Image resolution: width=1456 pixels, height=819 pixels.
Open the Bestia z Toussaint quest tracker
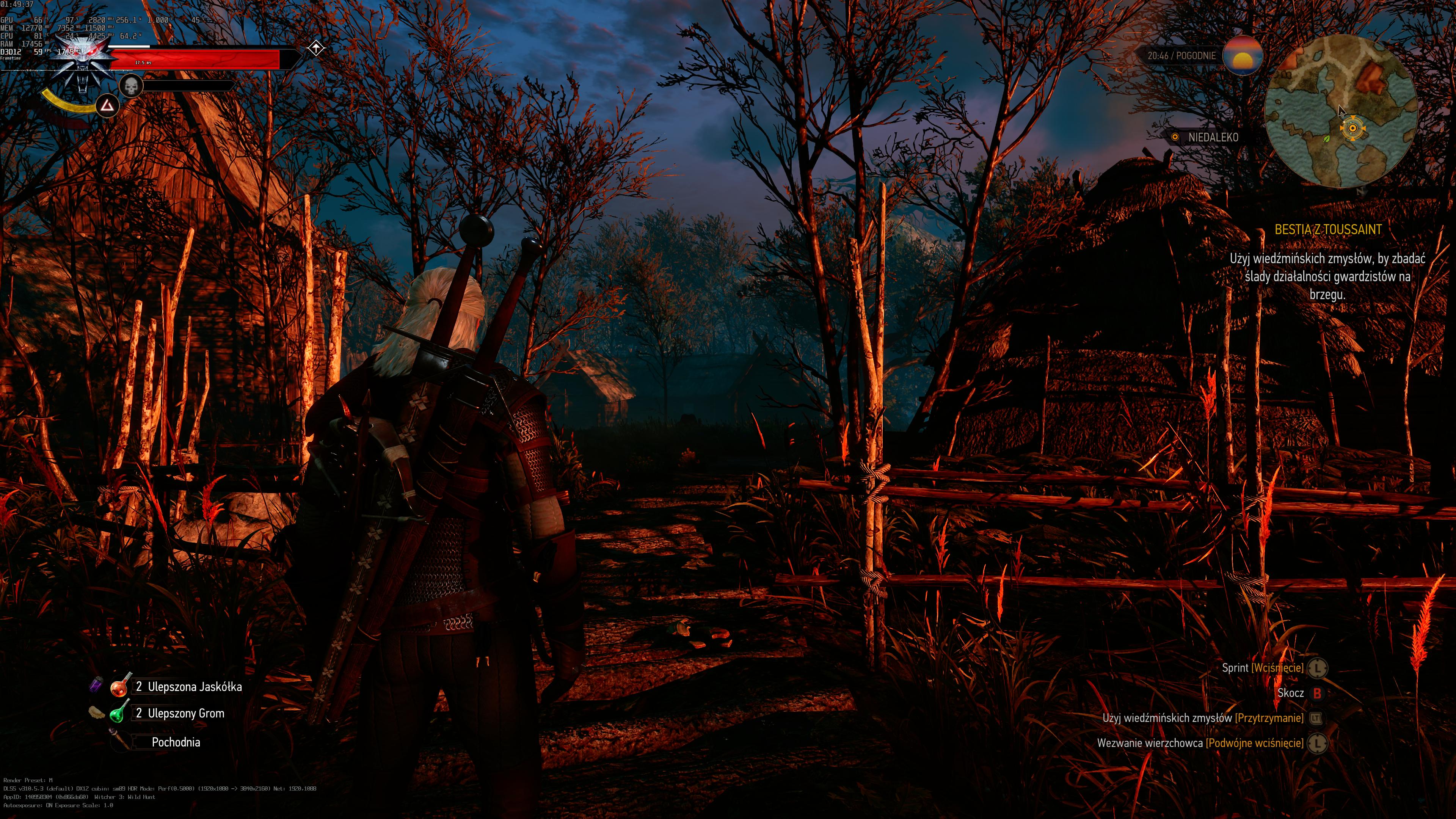(1328, 229)
